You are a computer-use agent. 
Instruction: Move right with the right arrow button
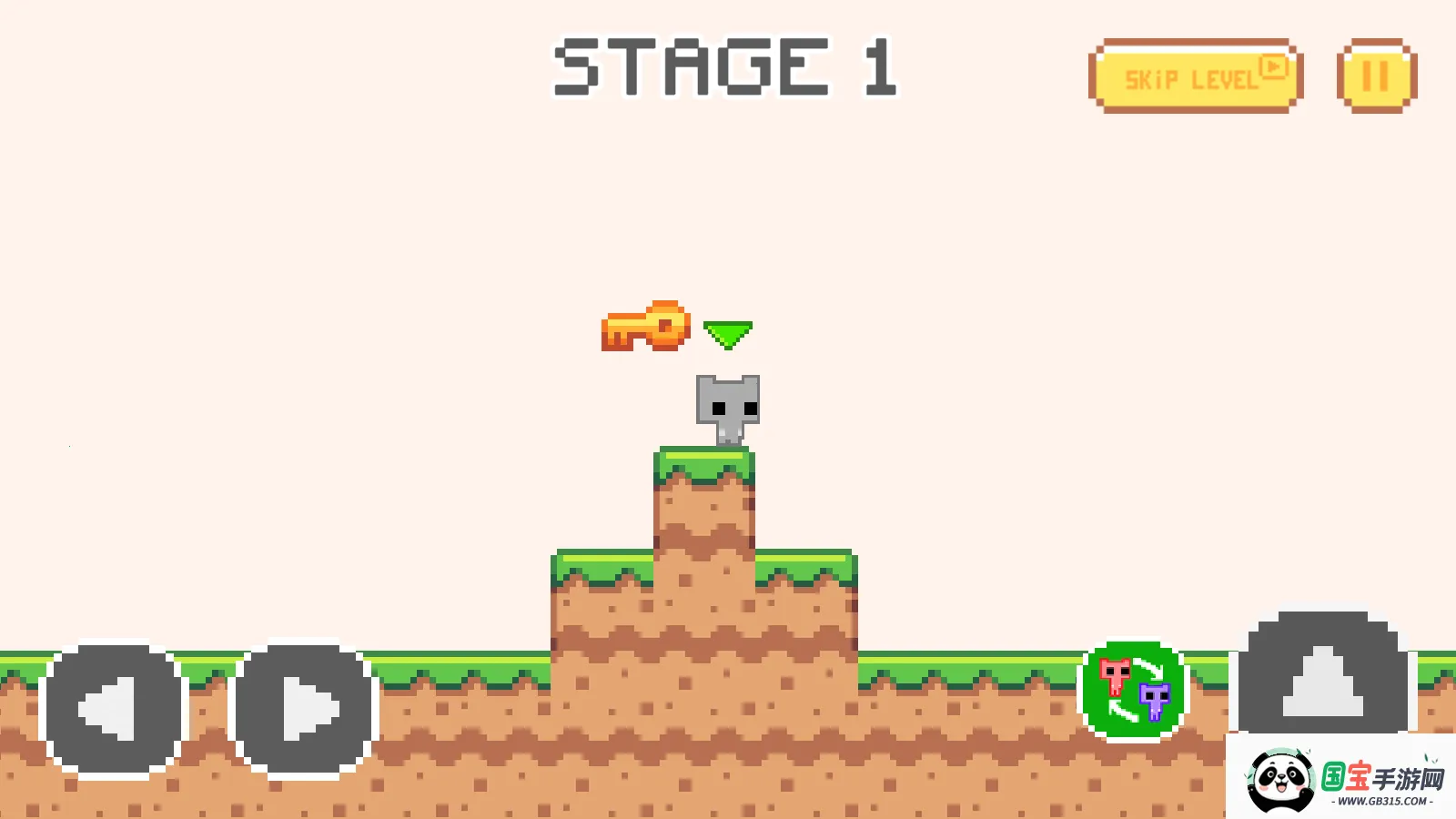304,711
